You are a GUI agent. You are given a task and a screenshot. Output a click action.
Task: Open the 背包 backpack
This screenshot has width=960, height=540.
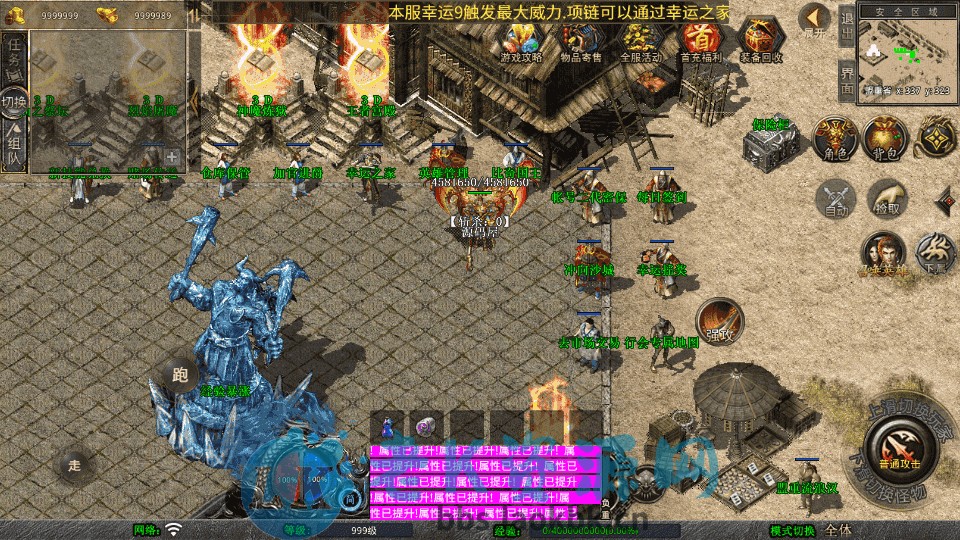(884, 137)
